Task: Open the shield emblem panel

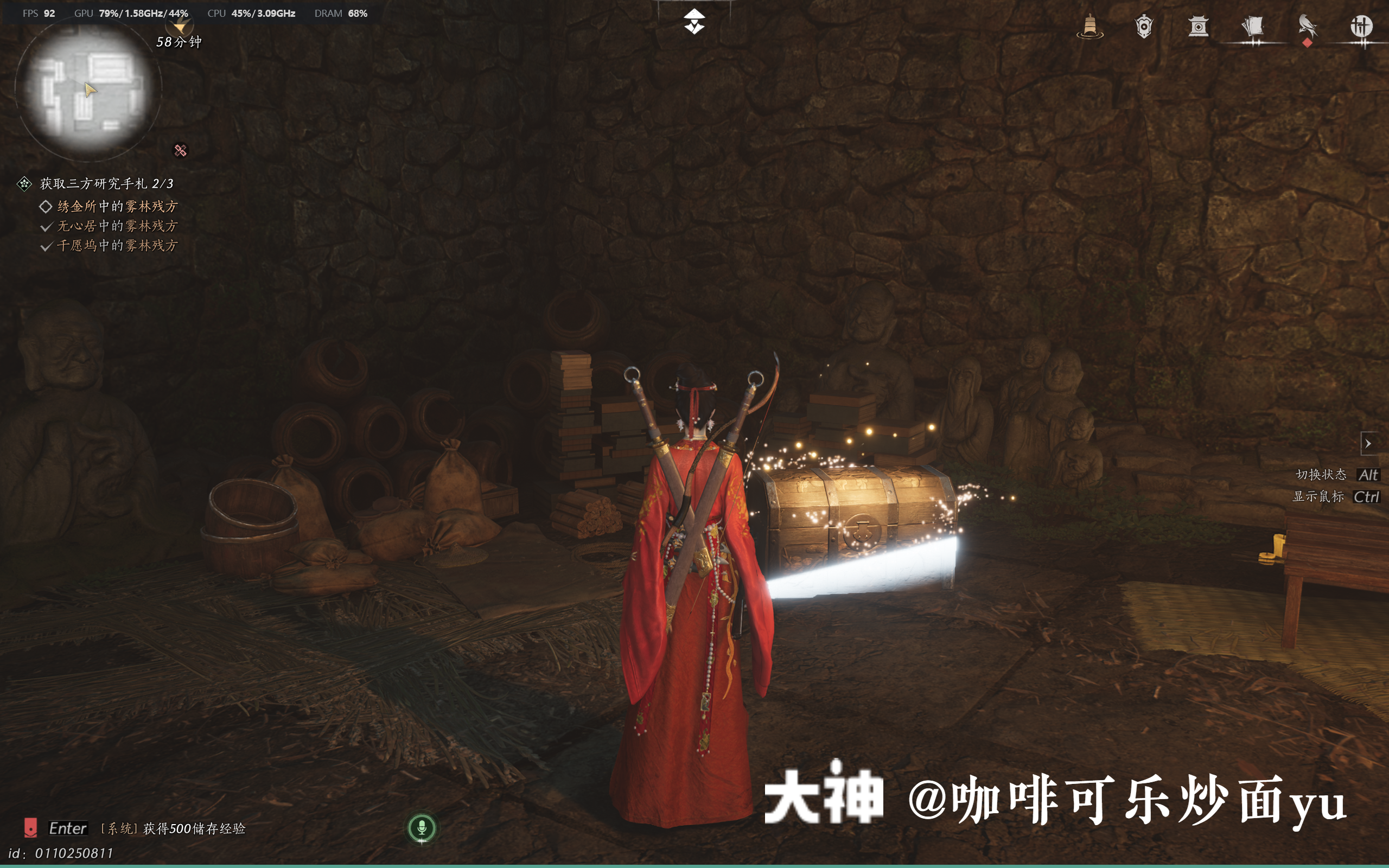Action: [1144, 26]
